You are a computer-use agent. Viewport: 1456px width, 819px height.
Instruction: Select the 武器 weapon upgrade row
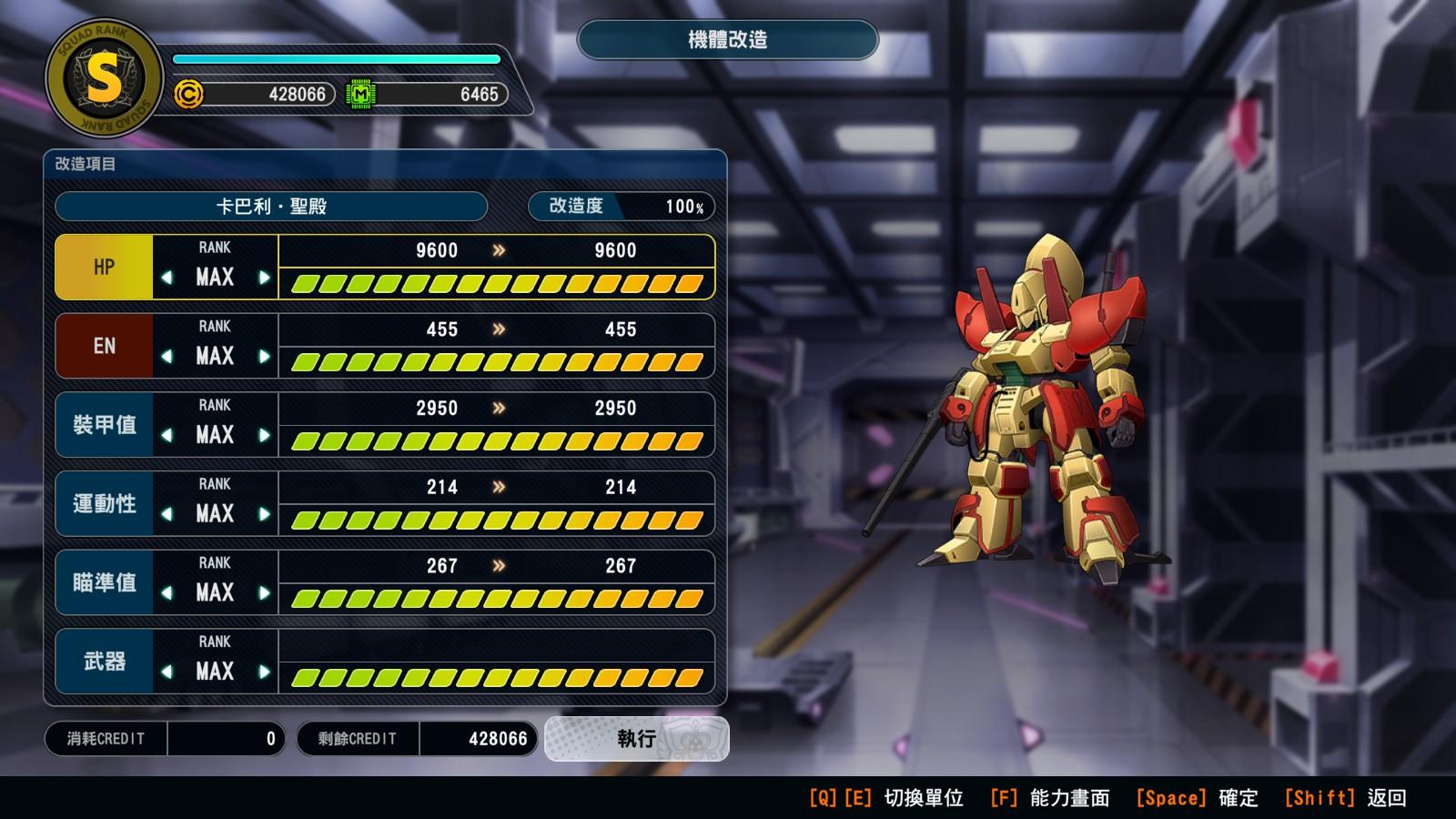click(x=104, y=662)
